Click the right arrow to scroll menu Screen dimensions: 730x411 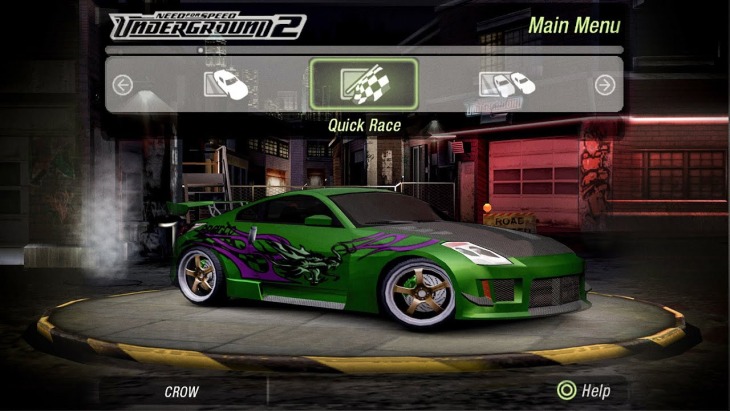pos(604,84)
